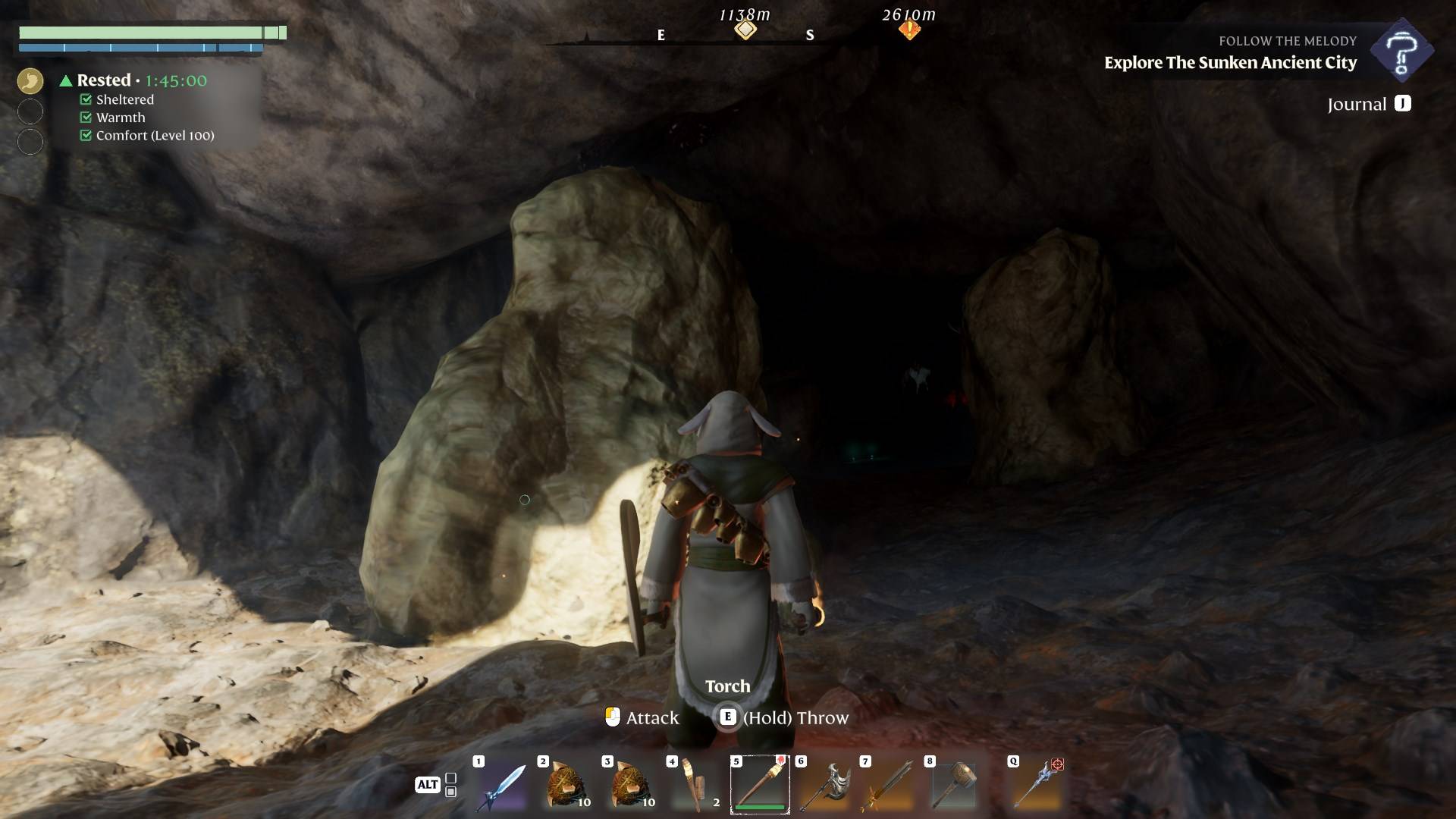Select the long sword in hotbar slot 7

(889, 786)
